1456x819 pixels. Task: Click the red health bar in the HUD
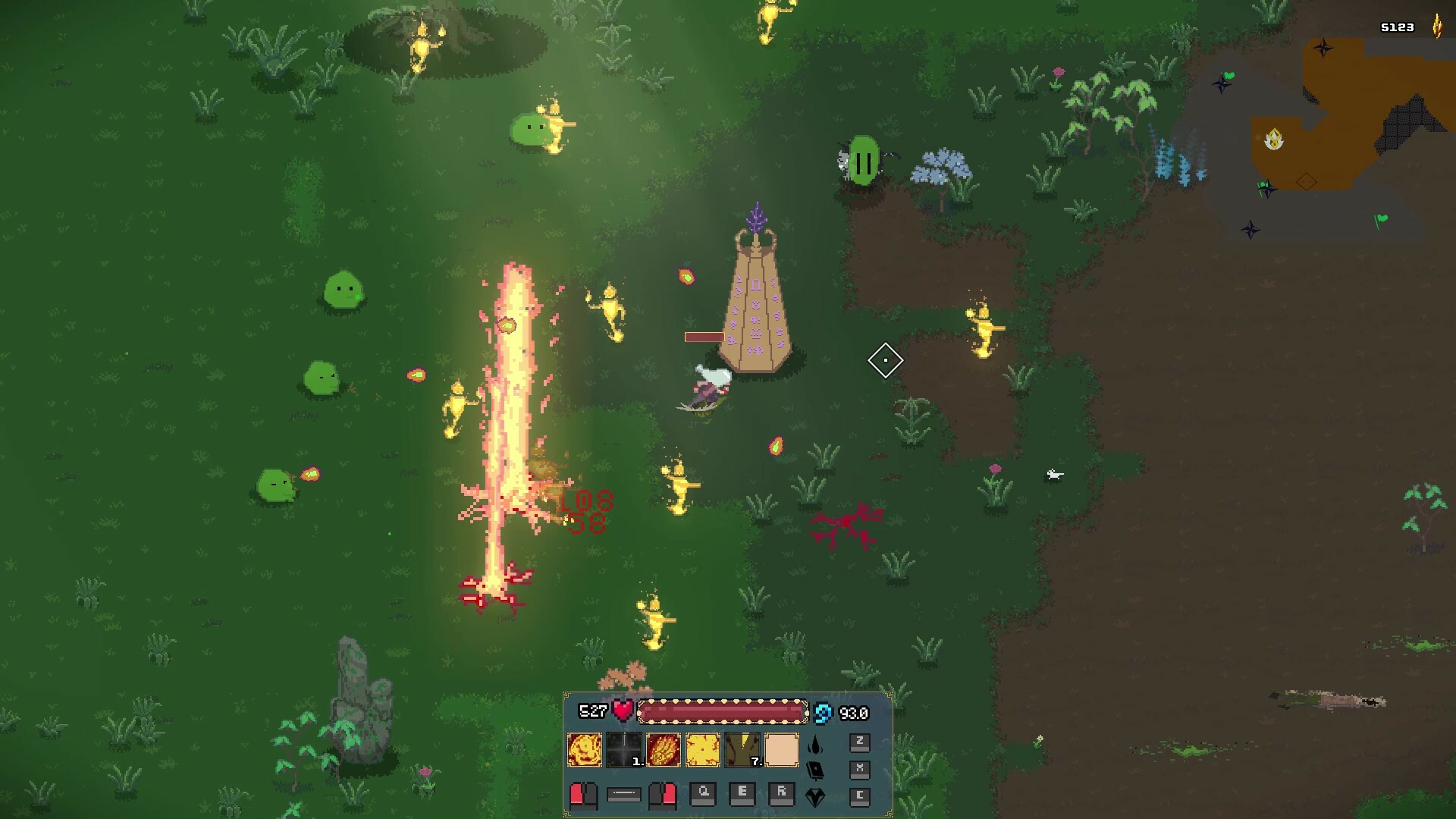(723, 712)
